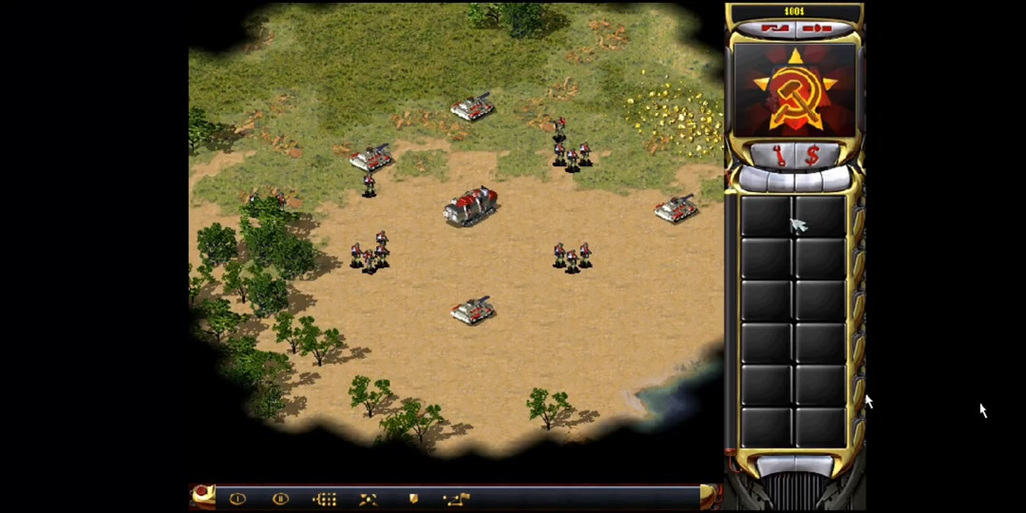Activate the dotted-grid type select icon
Image resolution: width=1026 pixels, height=513 pixels.
[324, 498]
